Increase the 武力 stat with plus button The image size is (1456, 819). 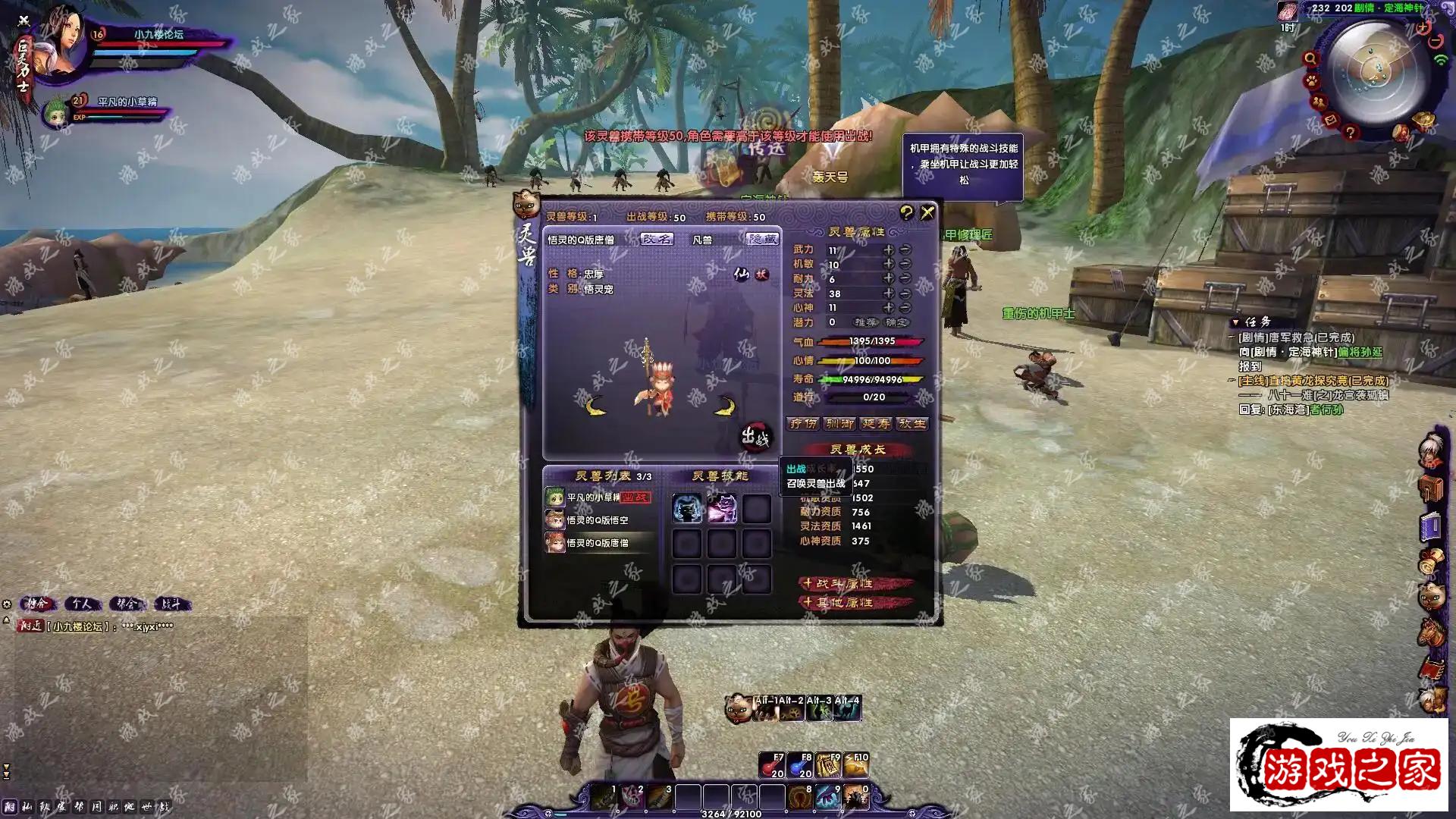tap(888, 249)
